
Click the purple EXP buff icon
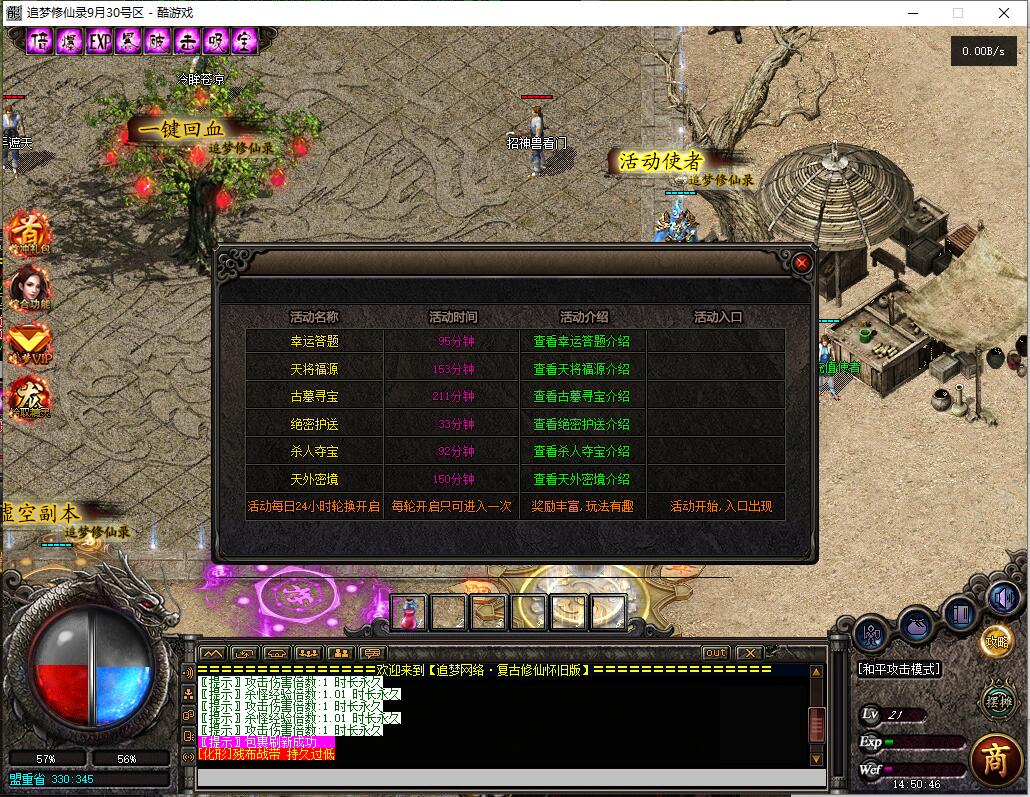(100, 42)
